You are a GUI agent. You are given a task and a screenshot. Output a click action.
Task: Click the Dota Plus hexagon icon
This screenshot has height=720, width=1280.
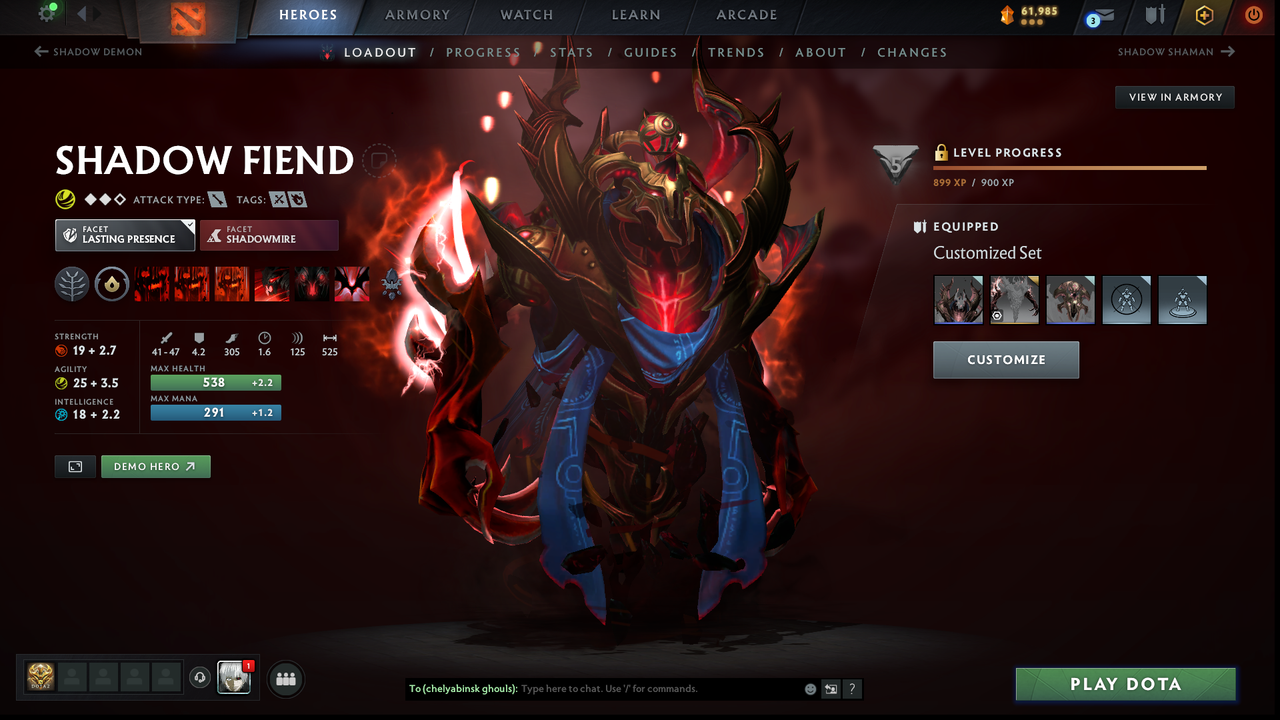click(1204, 16)
